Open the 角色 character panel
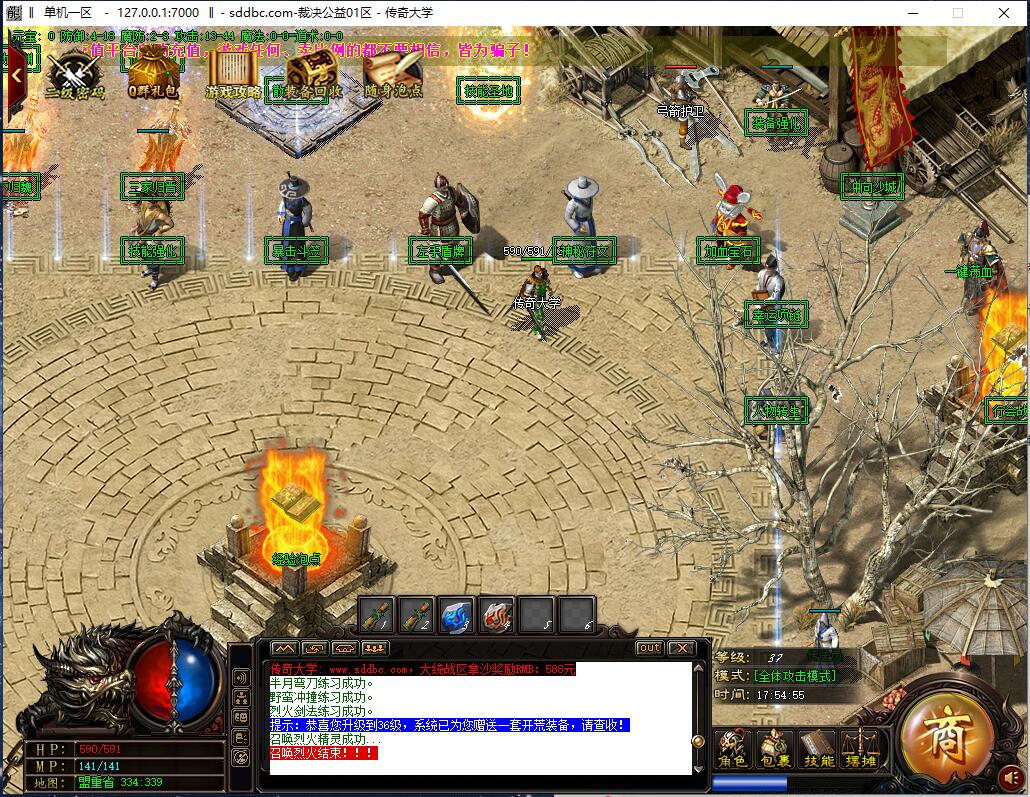The image size is (1030, 797). [733, 750]
